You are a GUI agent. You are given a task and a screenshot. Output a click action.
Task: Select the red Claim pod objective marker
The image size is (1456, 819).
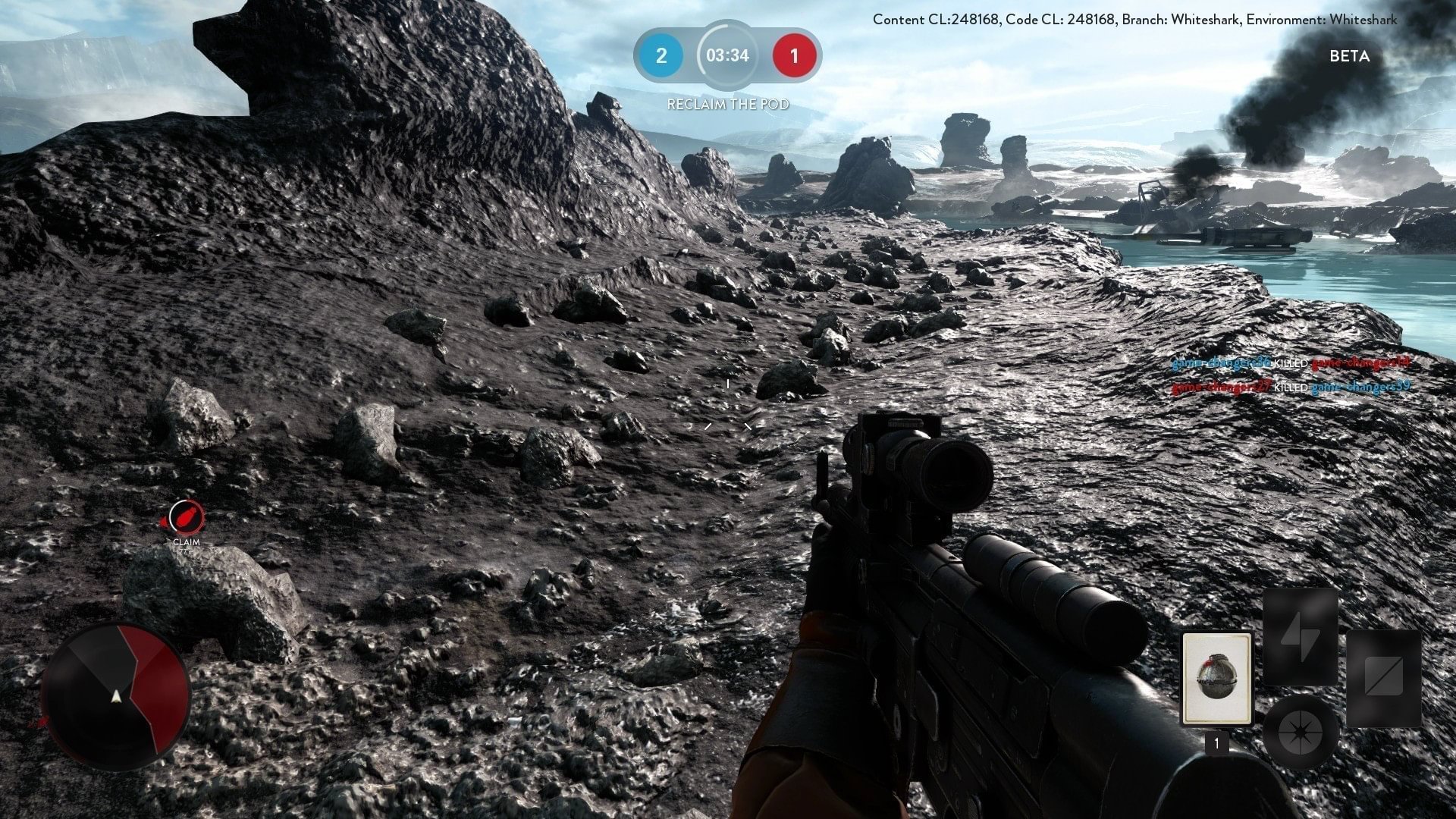(x=186, y=518)
